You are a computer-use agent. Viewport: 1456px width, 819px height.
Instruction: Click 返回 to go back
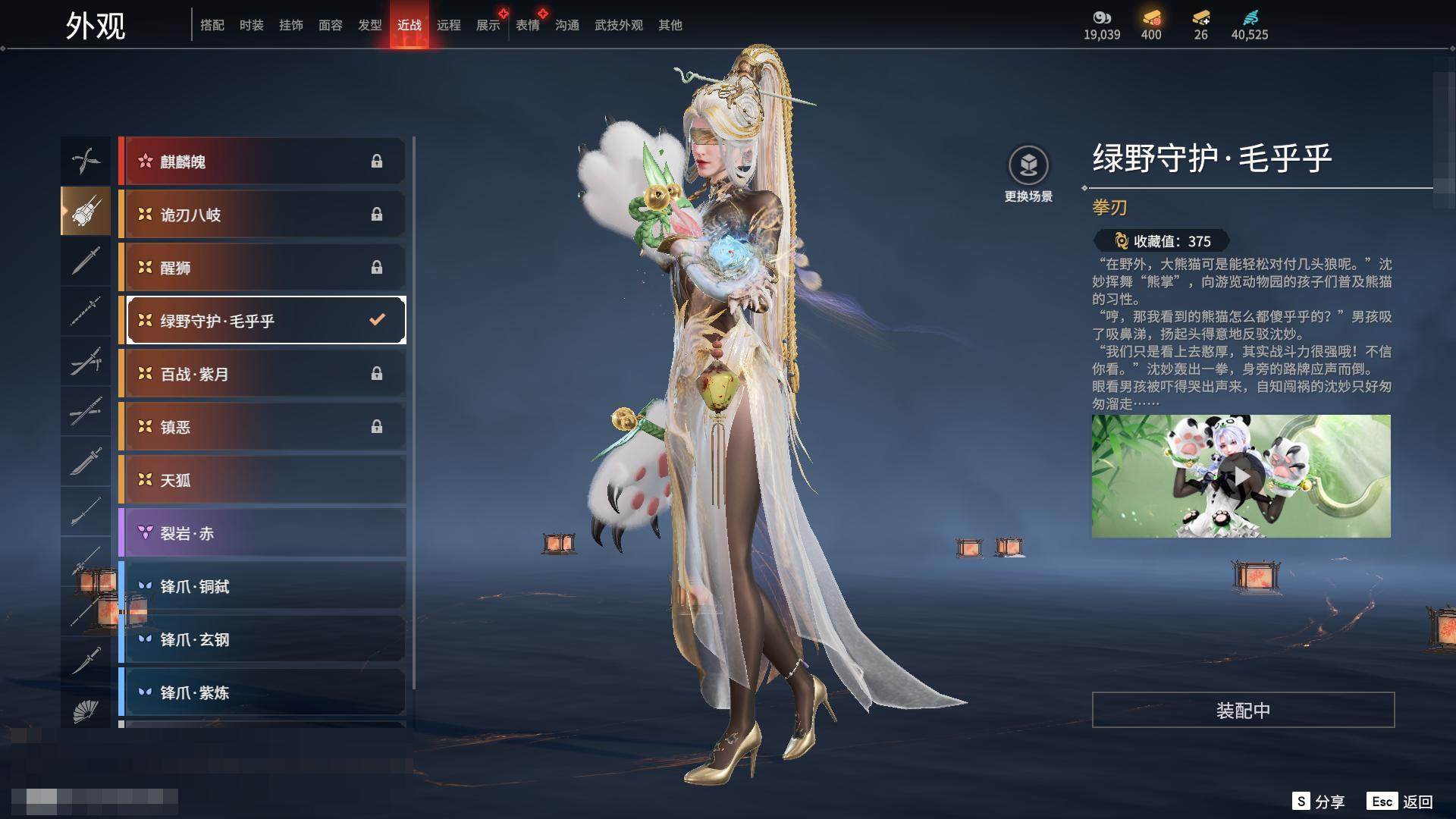click(1401, 802)
